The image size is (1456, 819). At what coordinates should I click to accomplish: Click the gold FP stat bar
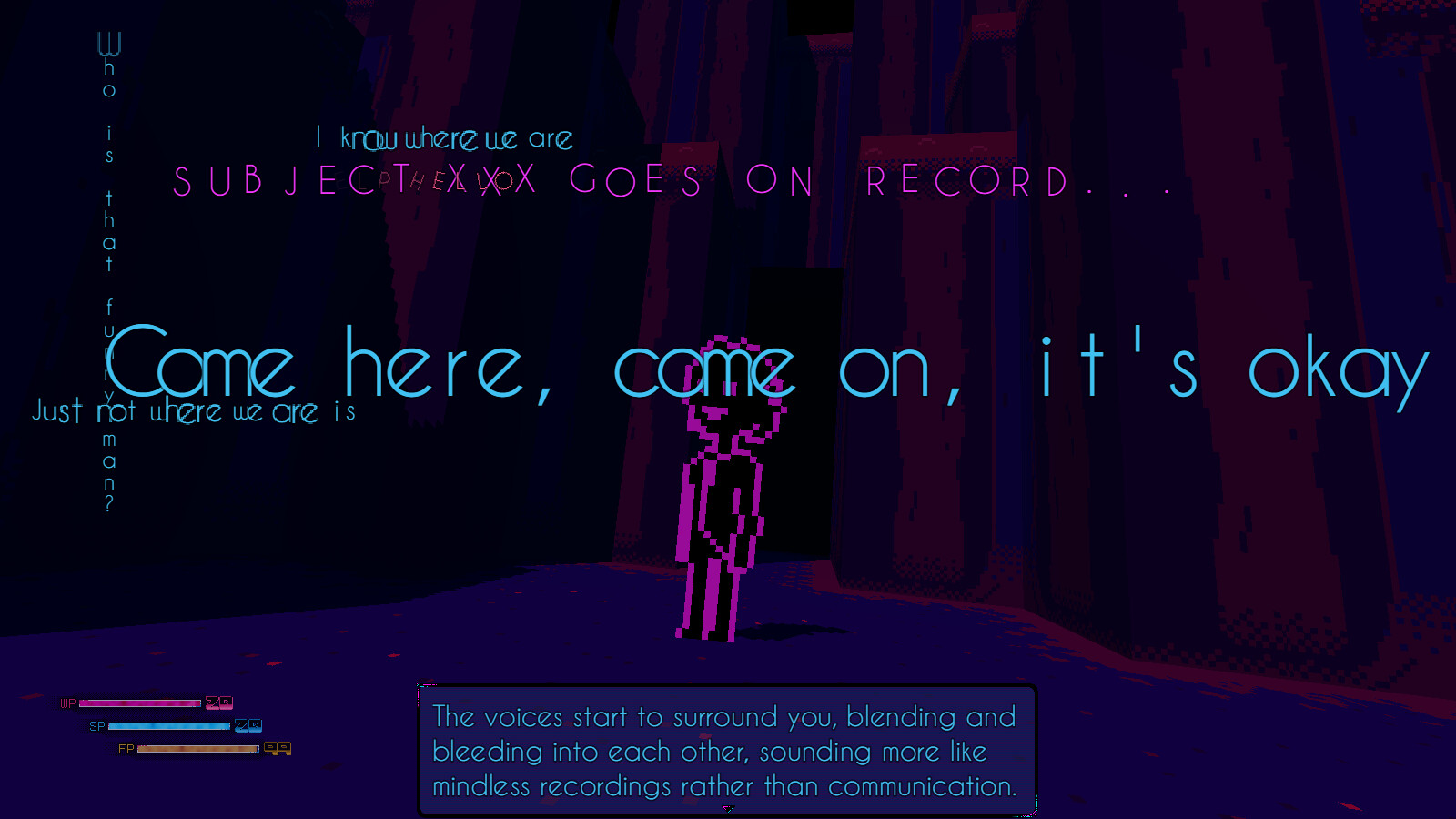[x=198, y=749]
